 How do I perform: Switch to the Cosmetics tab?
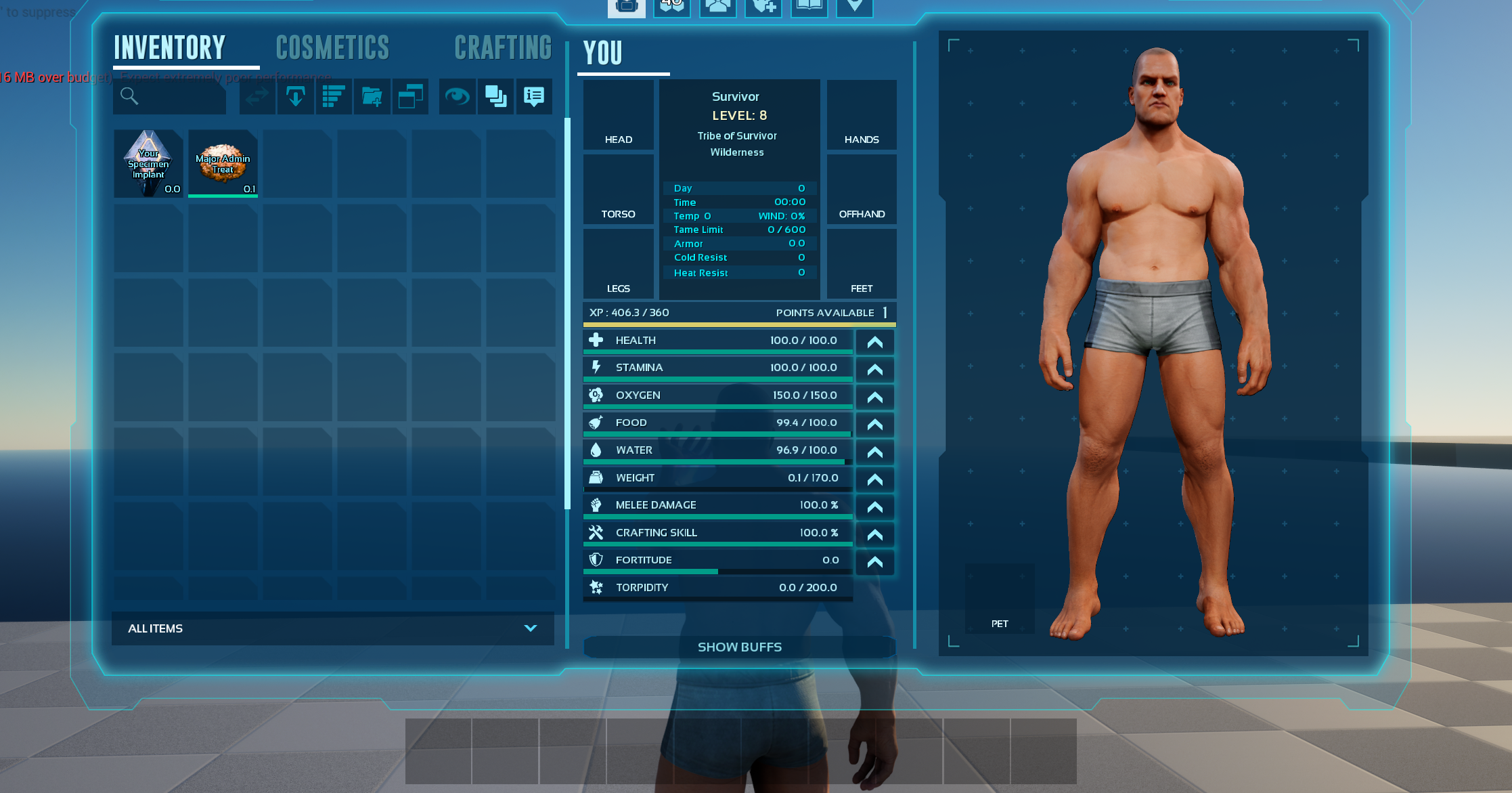[x=332, y=48]
